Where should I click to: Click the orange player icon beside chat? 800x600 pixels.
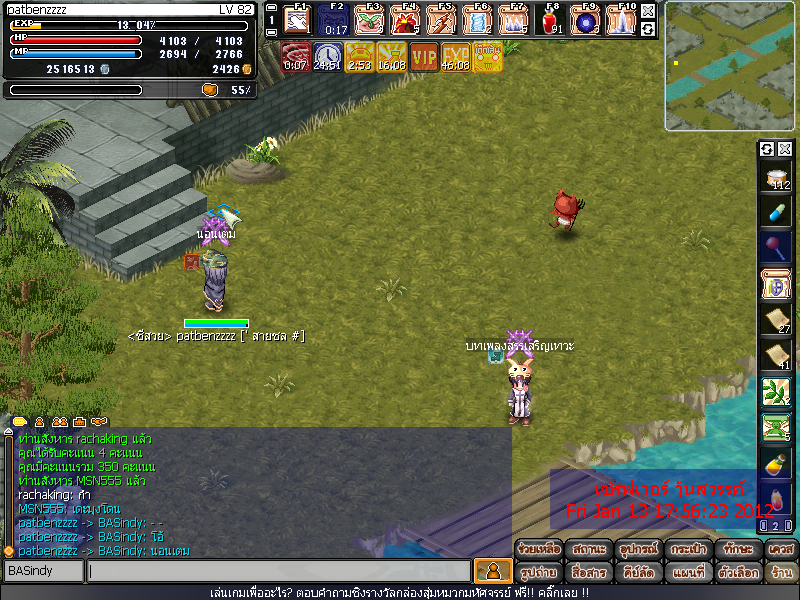pyautogui.click(x=492, y=571)
